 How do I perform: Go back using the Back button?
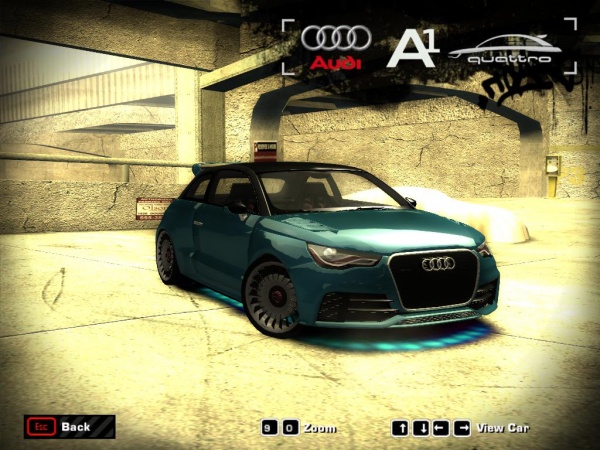coord(68,427)
